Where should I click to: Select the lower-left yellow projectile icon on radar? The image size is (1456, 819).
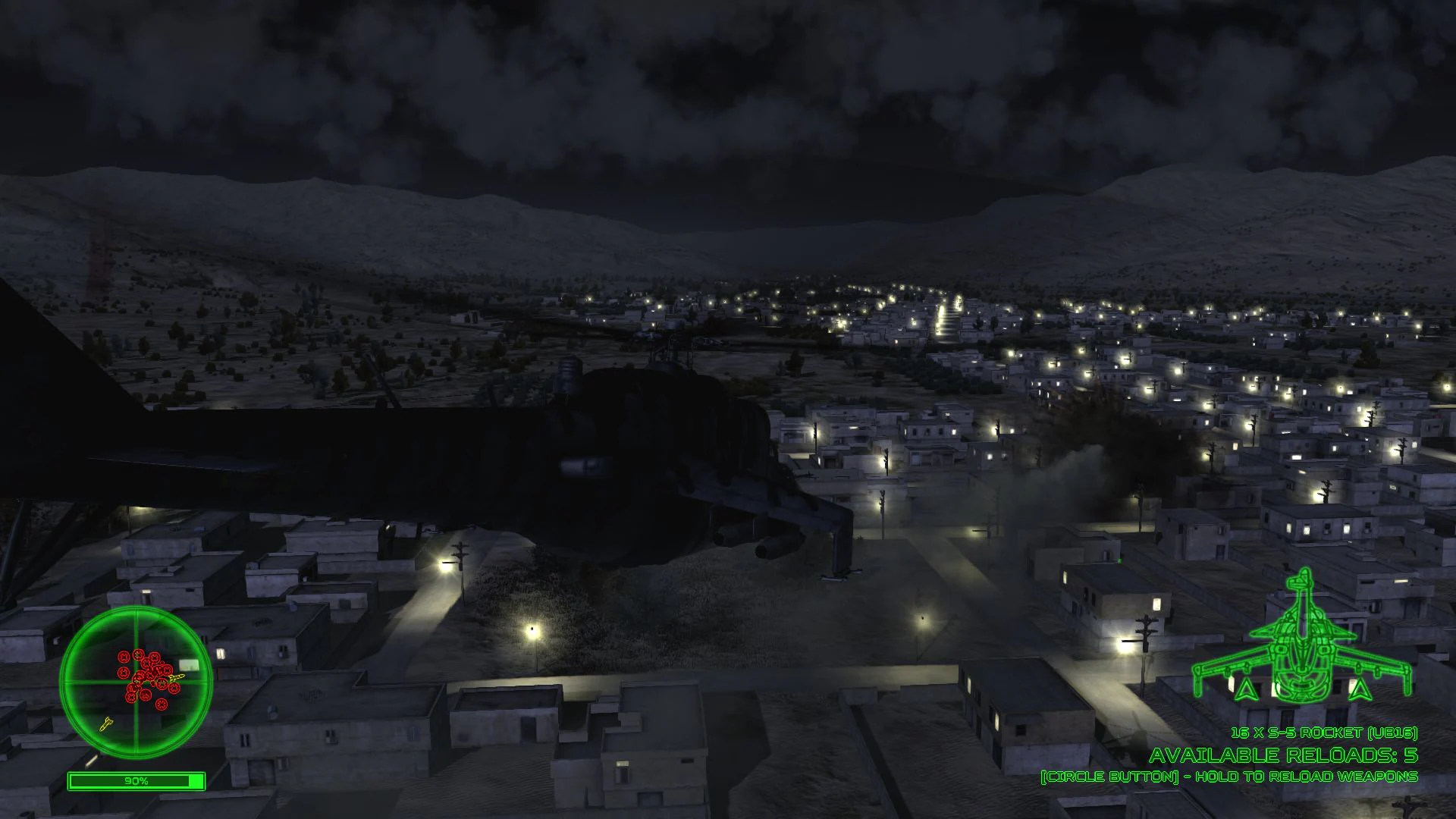(x=106, y=723)
